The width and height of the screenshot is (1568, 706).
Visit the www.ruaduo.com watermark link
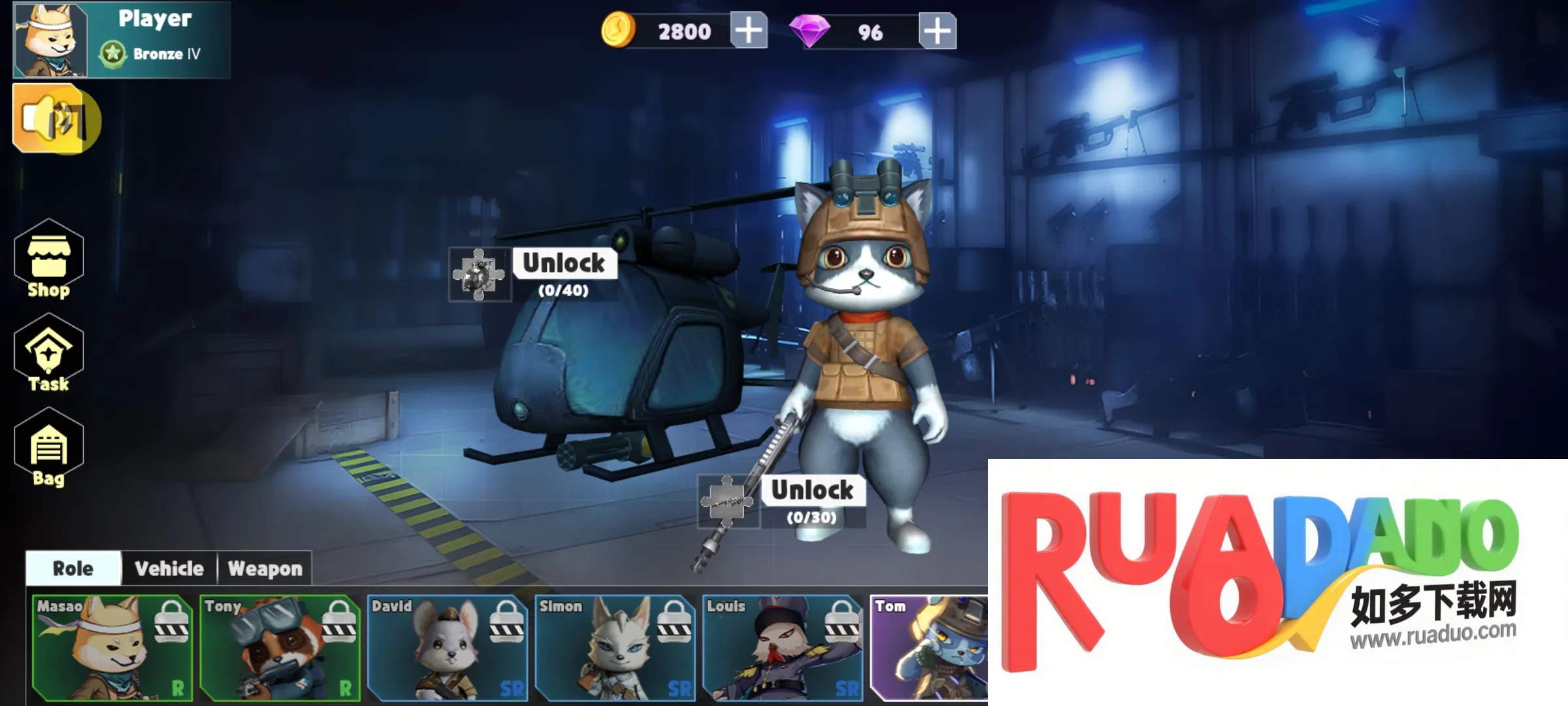click(1433, 634)
